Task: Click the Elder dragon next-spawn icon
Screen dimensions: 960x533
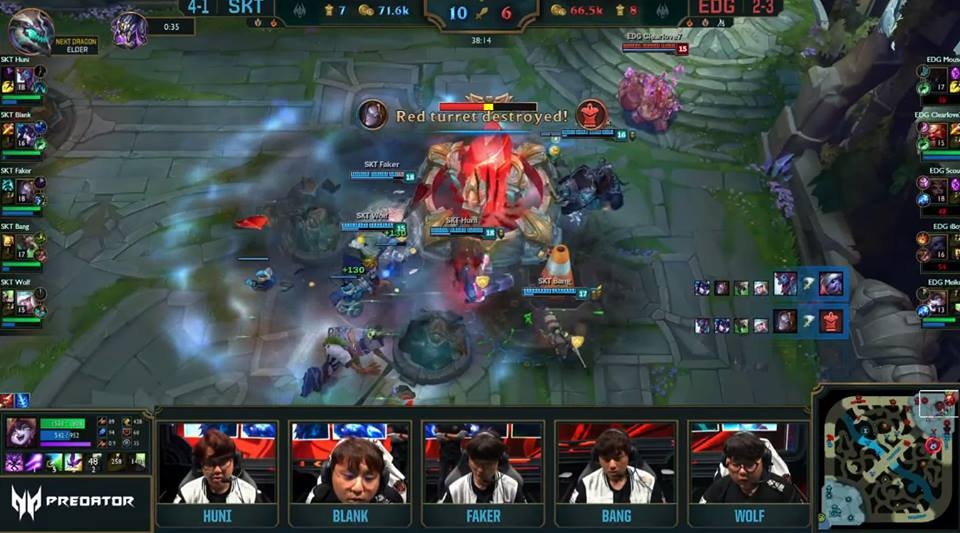Action: click(31, 30)
